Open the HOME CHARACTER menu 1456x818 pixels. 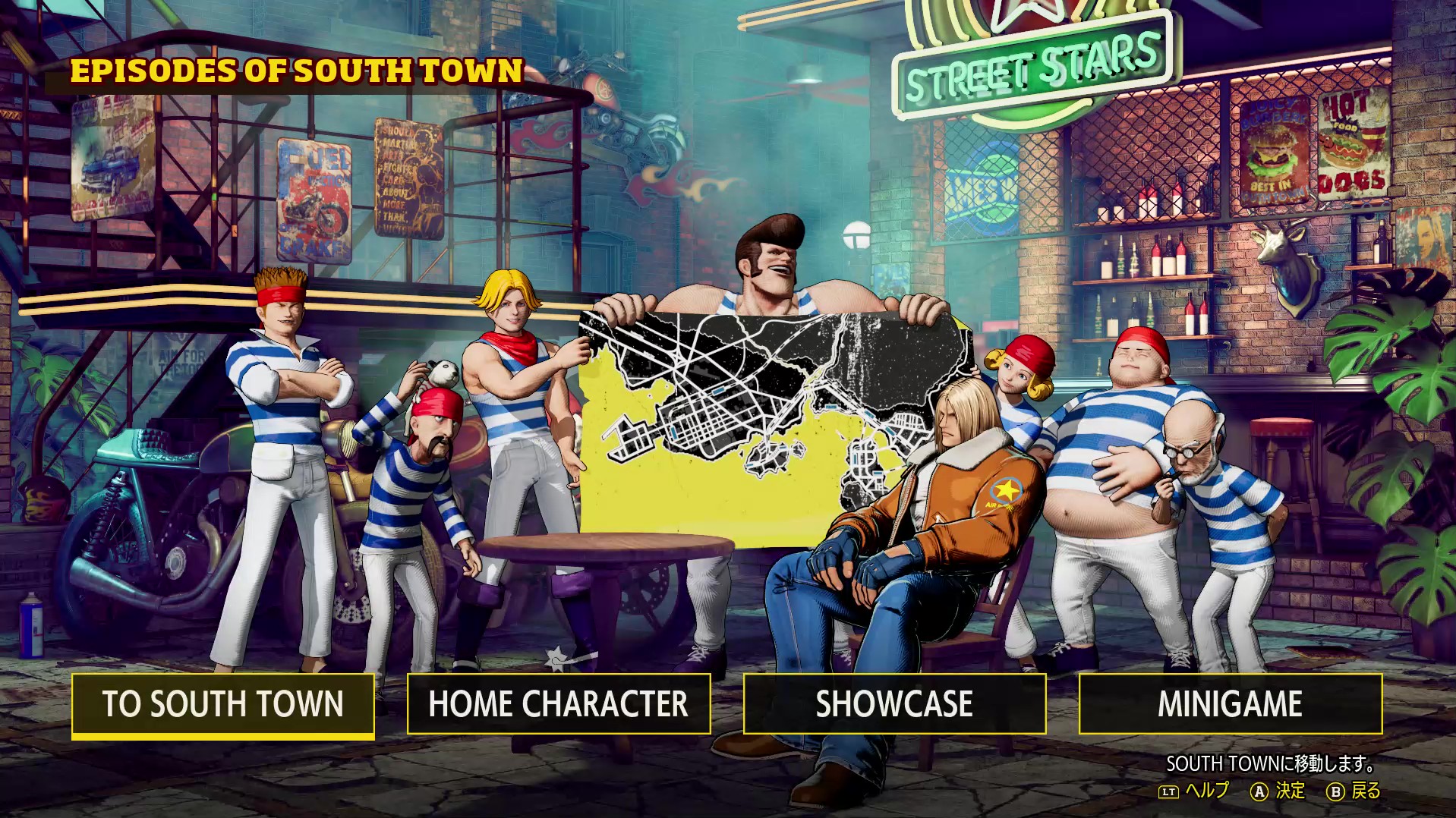(559, 704)
